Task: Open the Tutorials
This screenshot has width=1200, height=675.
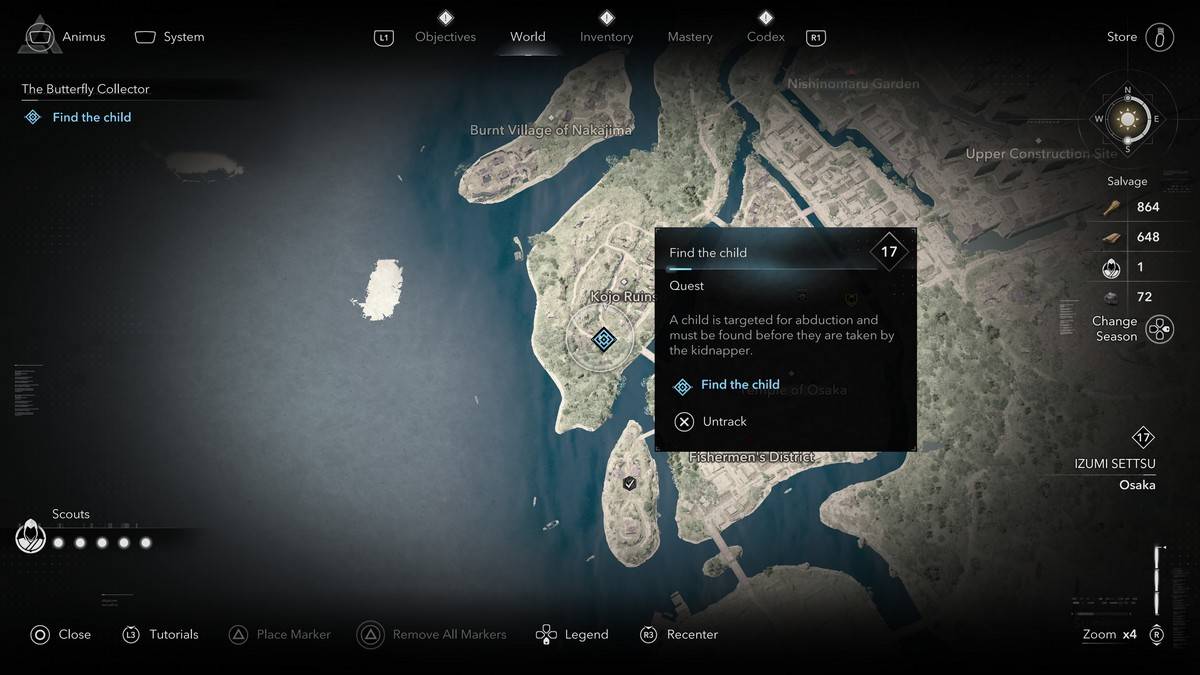Action: (161, 634)
